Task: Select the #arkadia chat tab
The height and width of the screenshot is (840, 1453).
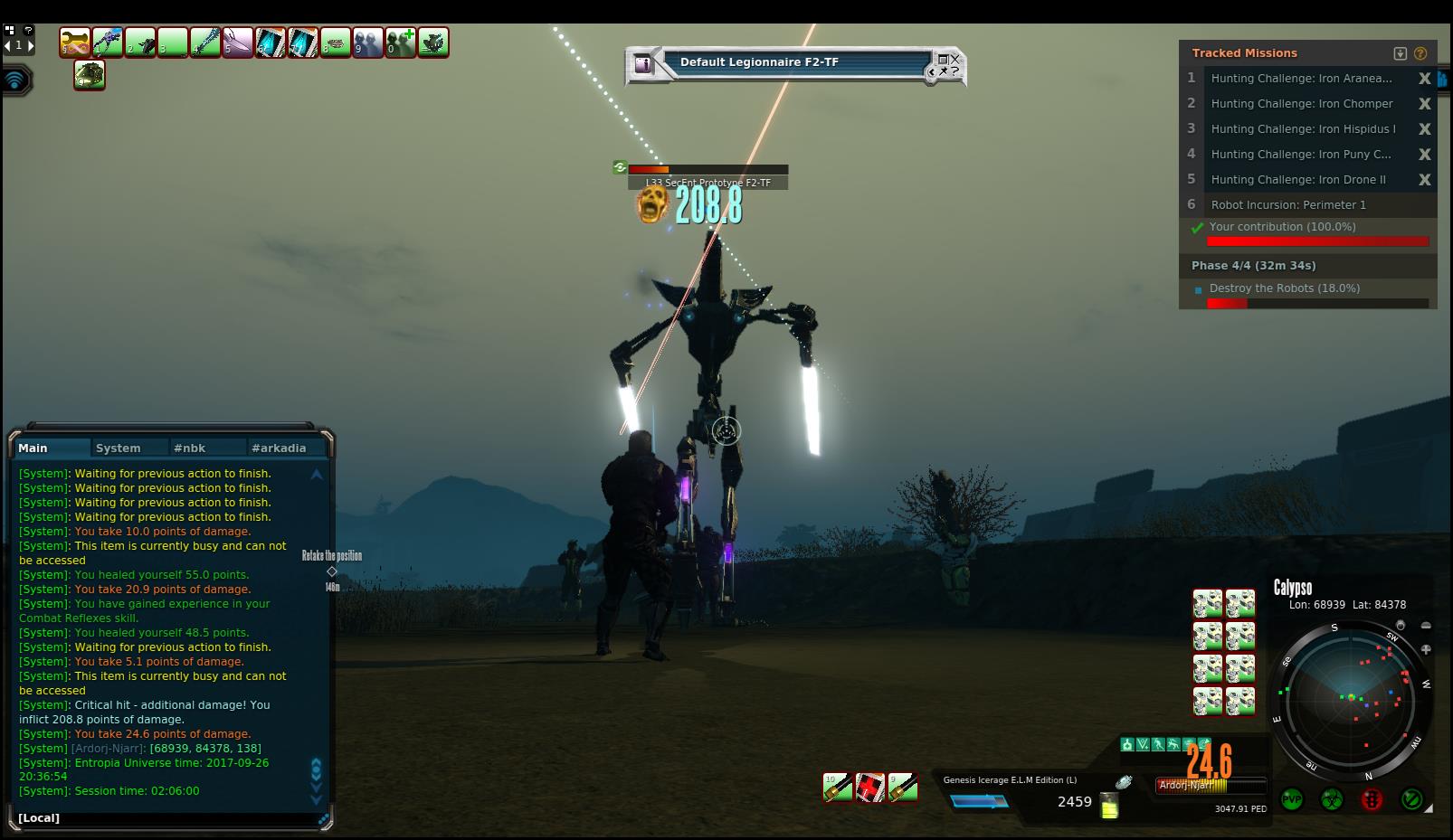Action: [279, 448]
